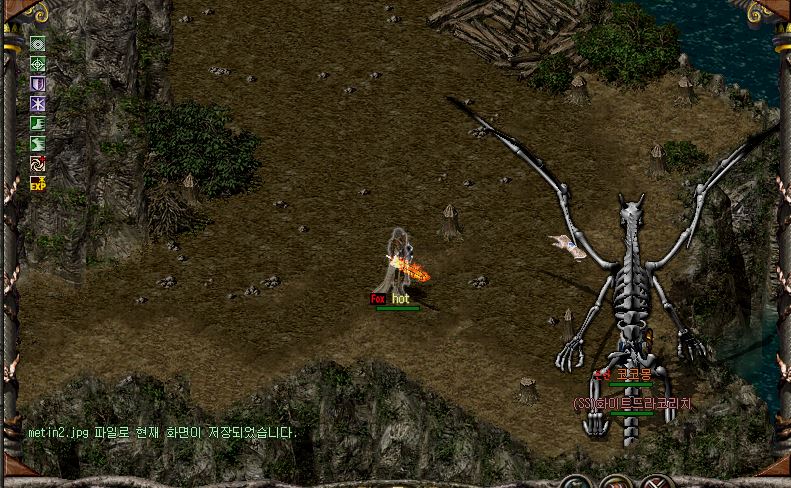Click the purple shield buff icon
Image resolution: width=791 pixels, height=488 pixels.
(37, 83)
